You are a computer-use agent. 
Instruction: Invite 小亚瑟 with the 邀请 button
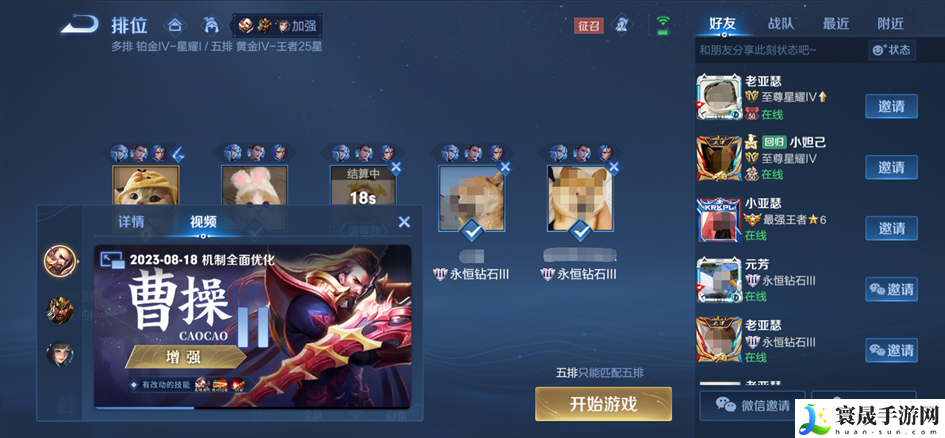(x=891, y=228)
